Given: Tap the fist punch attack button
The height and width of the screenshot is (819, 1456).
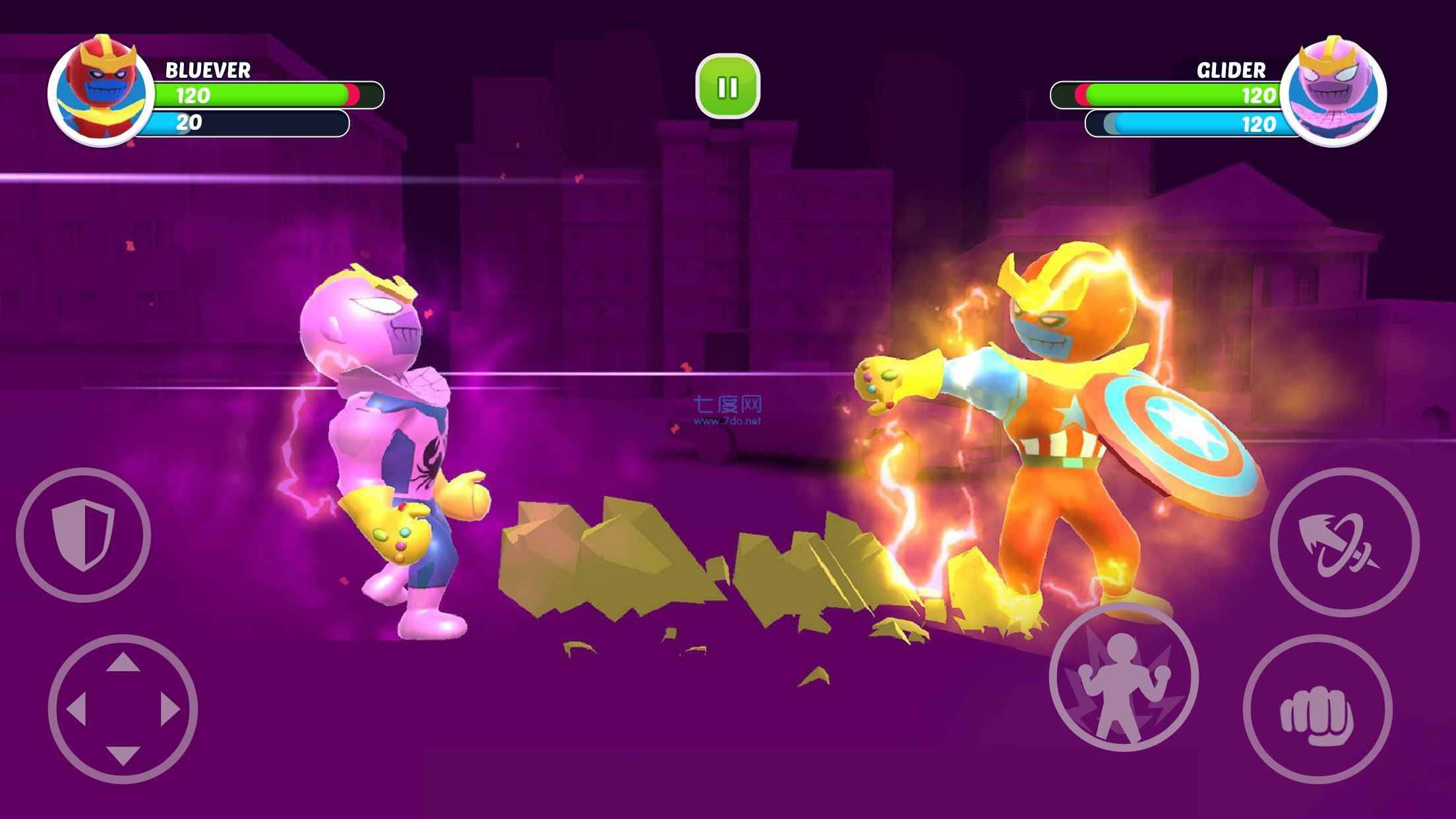Looking at the screenshot, I should [x=1317, y=709].
